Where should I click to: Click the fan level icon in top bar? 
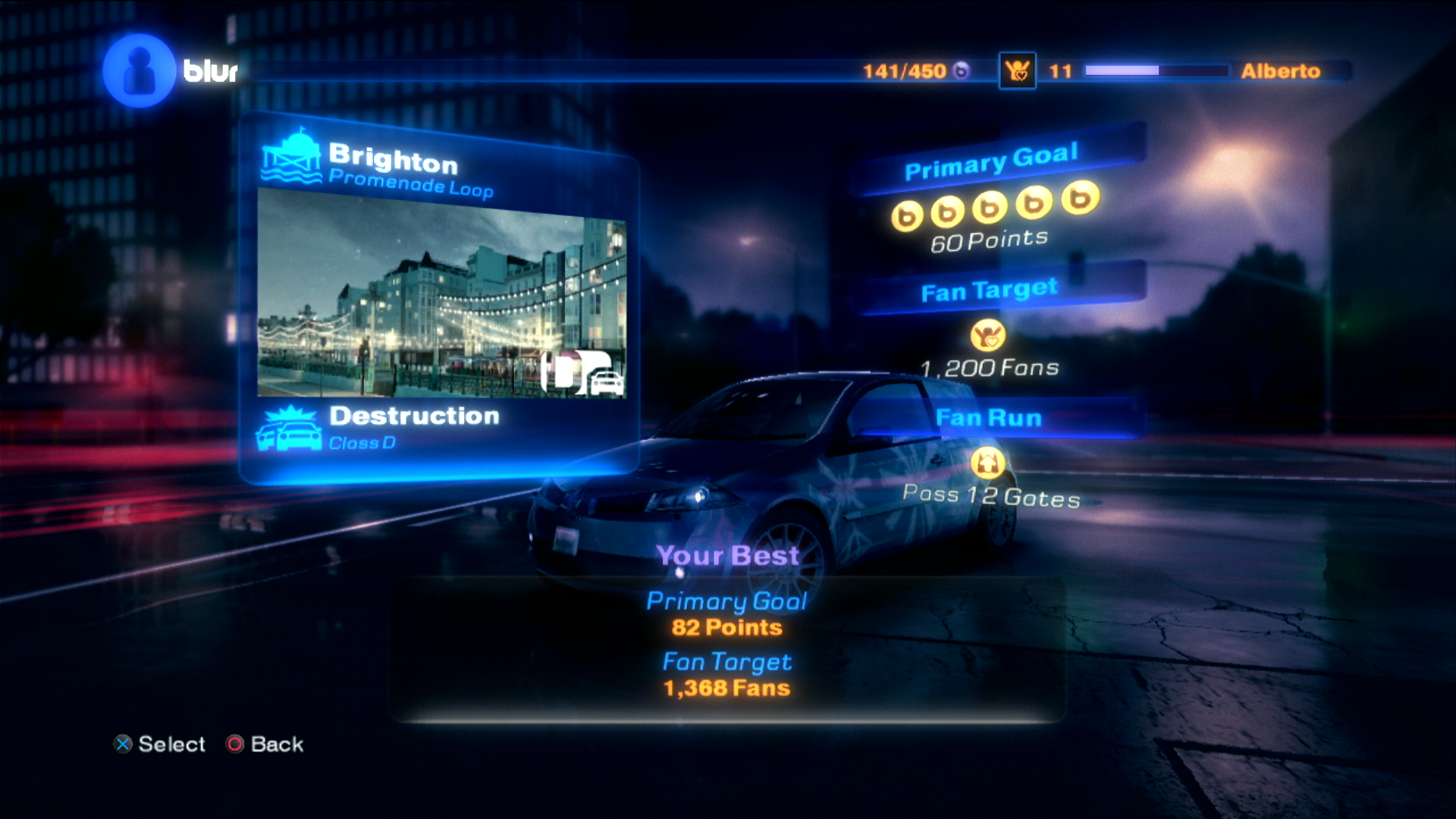click(x=1017, y=71)
